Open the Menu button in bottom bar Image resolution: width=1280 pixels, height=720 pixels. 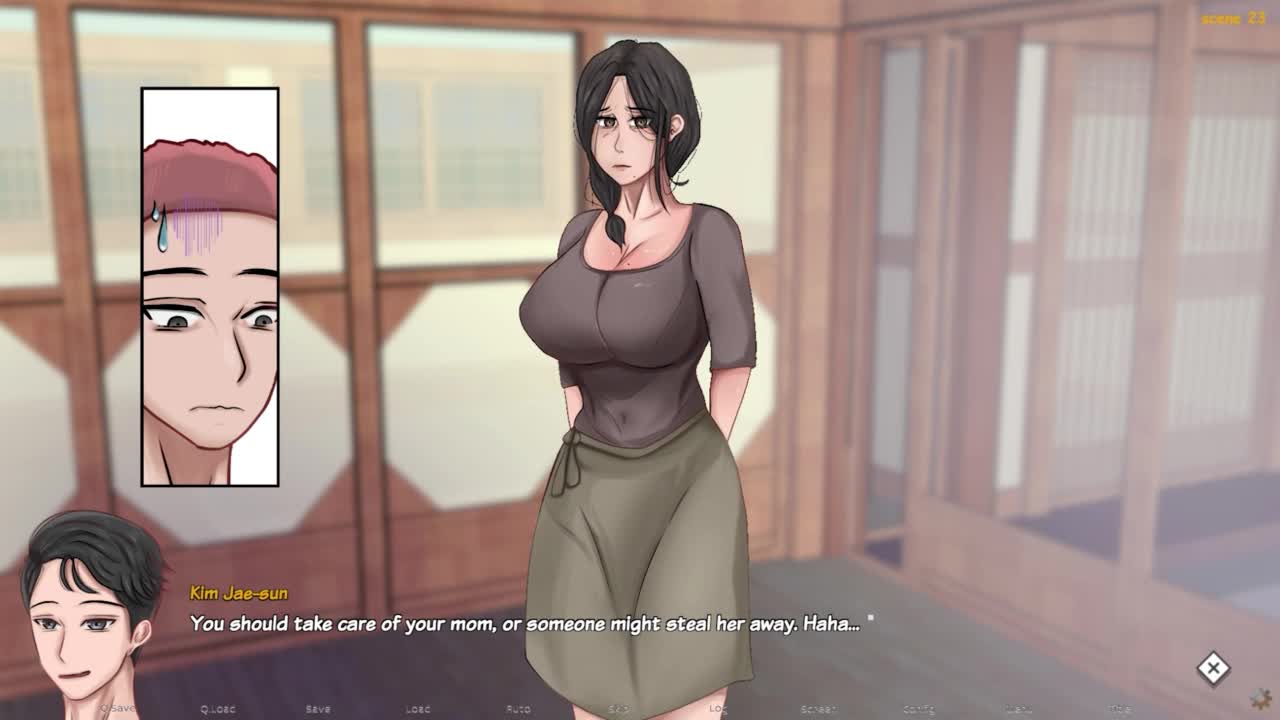coord(1019,709)
